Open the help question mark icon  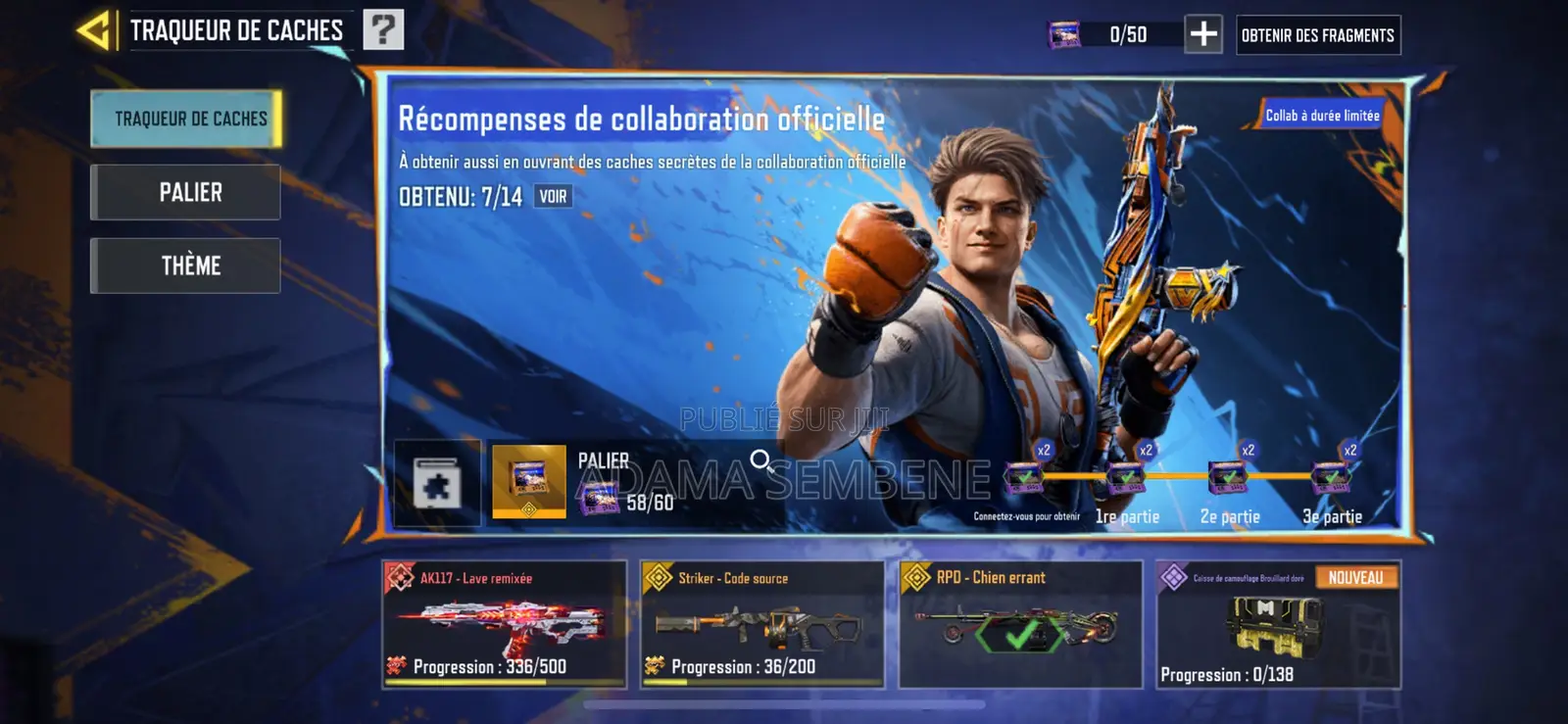385,28
